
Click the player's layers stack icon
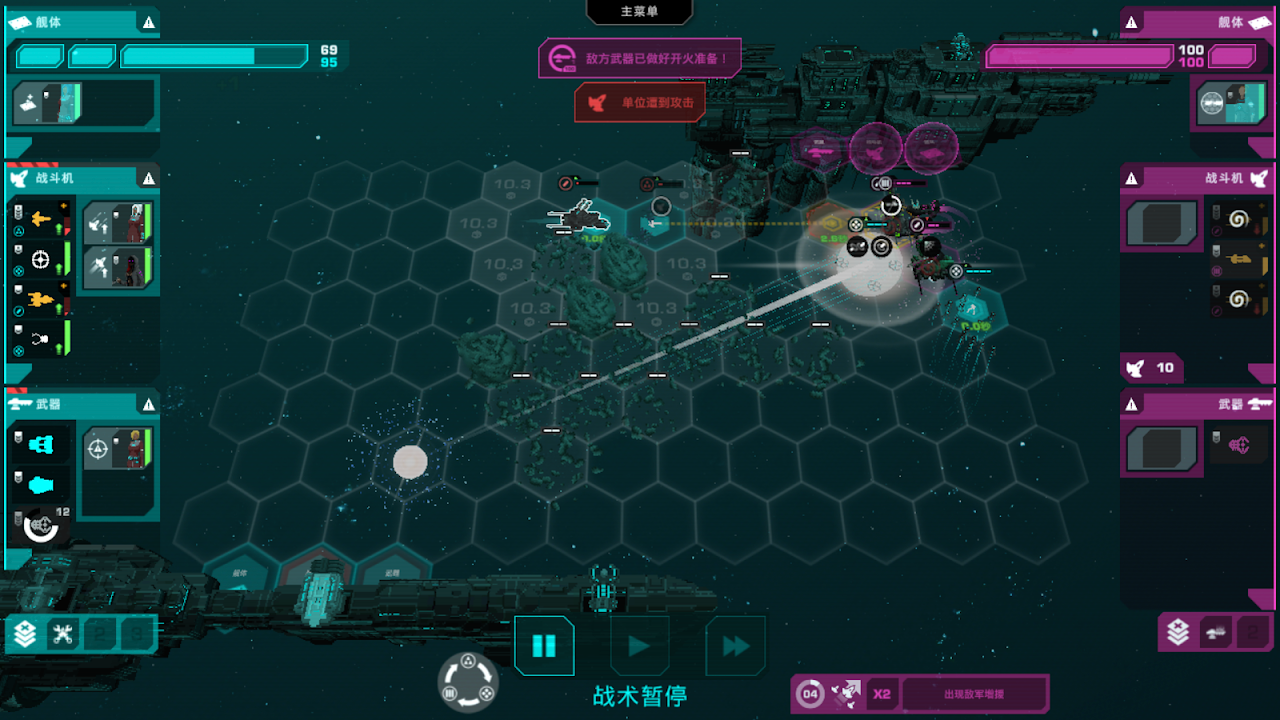[25, 633]
